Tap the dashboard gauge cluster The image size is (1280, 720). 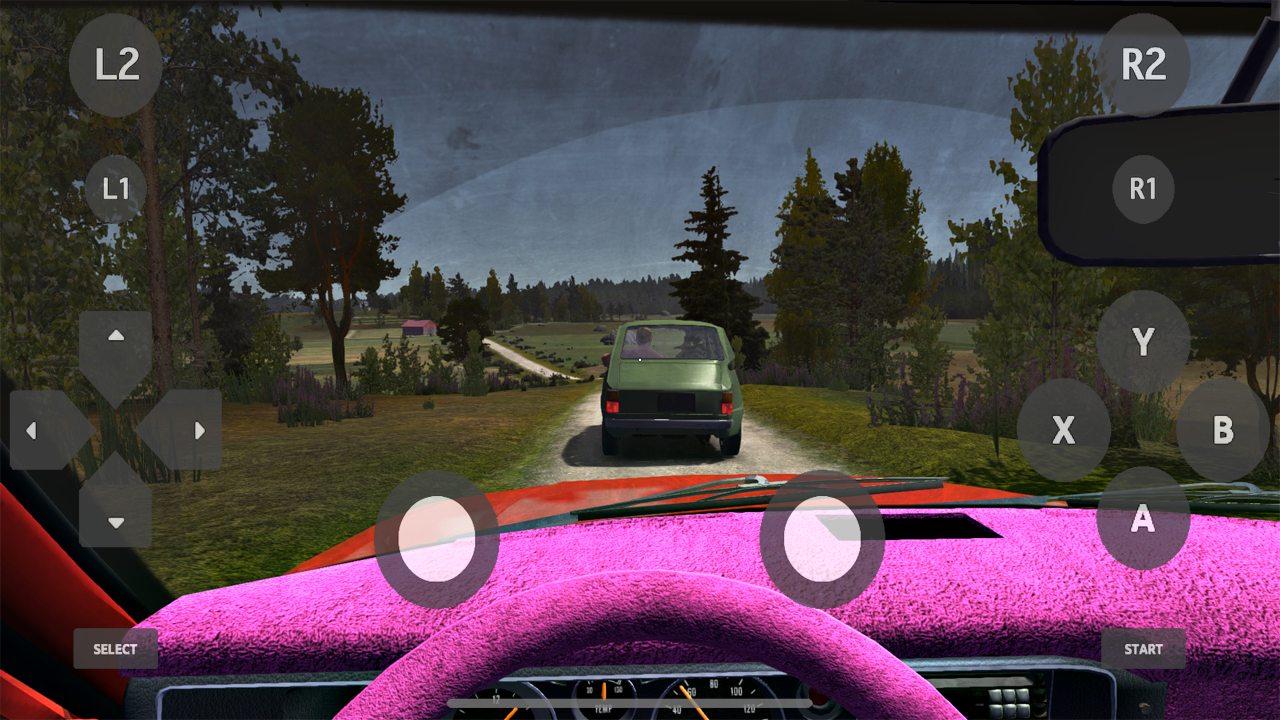tap(640, 705)
